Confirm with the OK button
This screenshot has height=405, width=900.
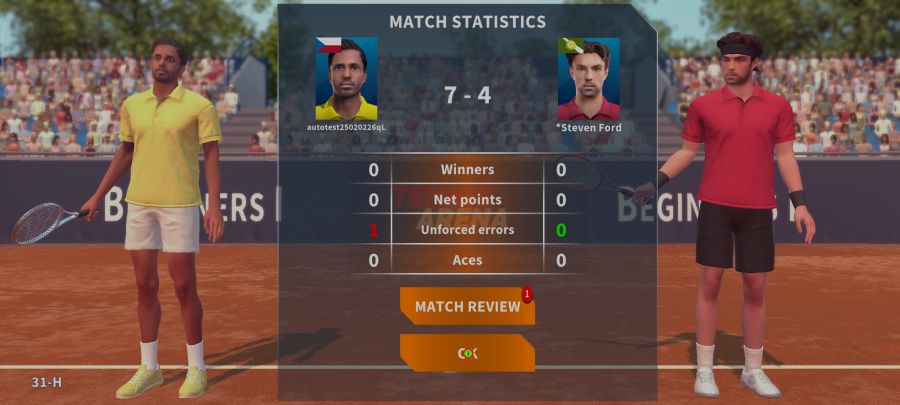click(x=467, y=353)
